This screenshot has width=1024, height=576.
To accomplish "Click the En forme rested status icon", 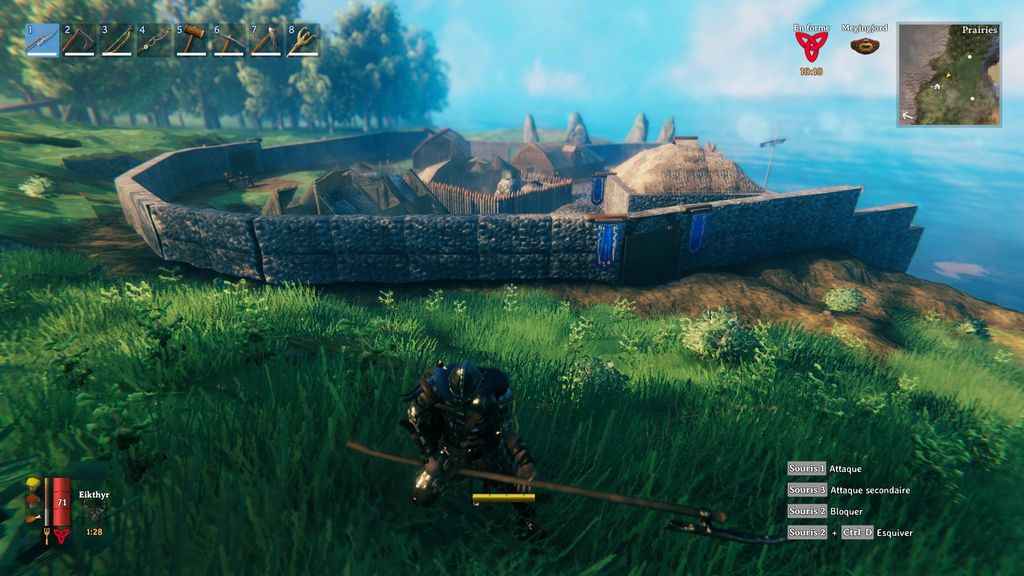I will [812, 47].
